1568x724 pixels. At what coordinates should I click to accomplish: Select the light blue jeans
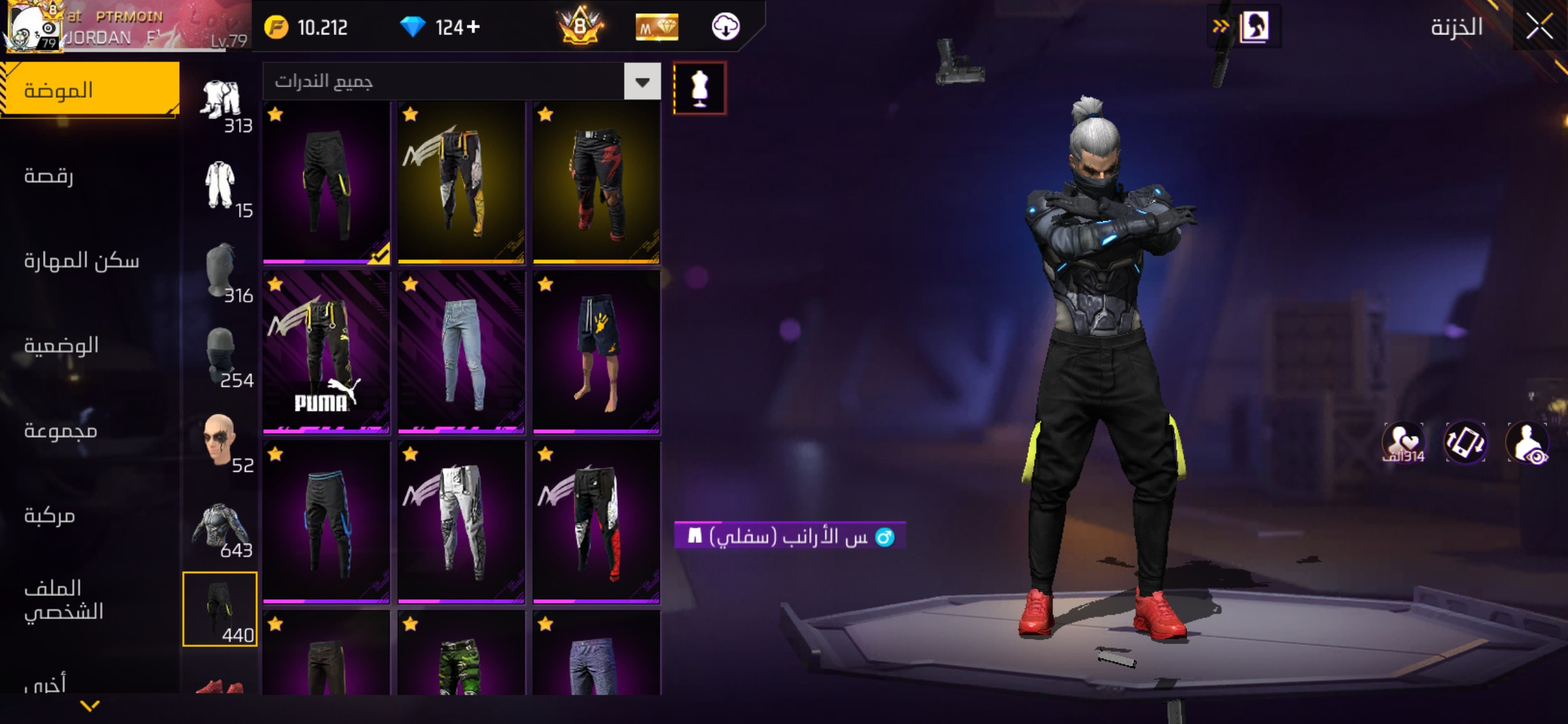pyautogui.click(x=462, y=351)
